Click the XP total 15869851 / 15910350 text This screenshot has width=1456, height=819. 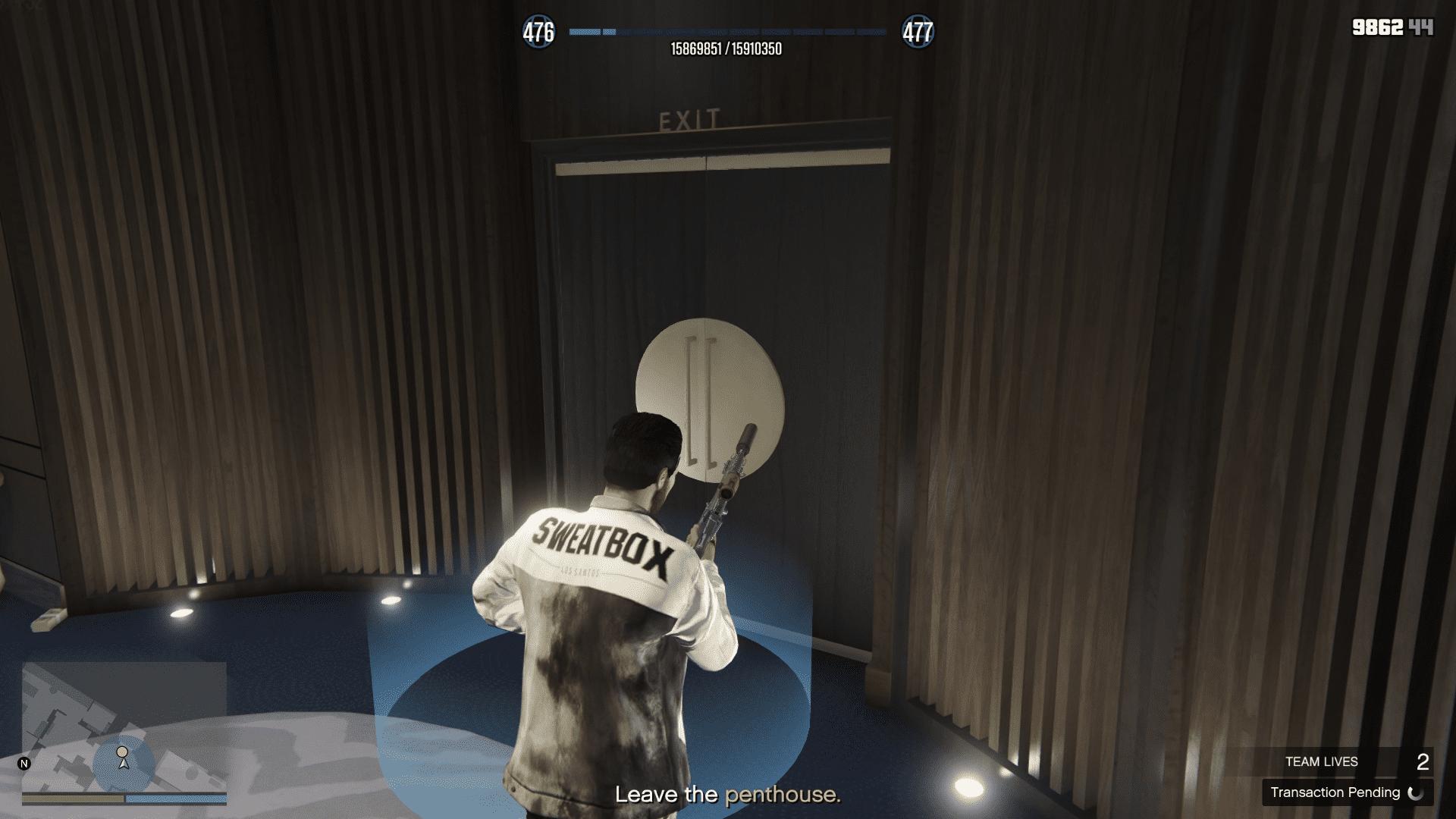[x=728, y=47]
